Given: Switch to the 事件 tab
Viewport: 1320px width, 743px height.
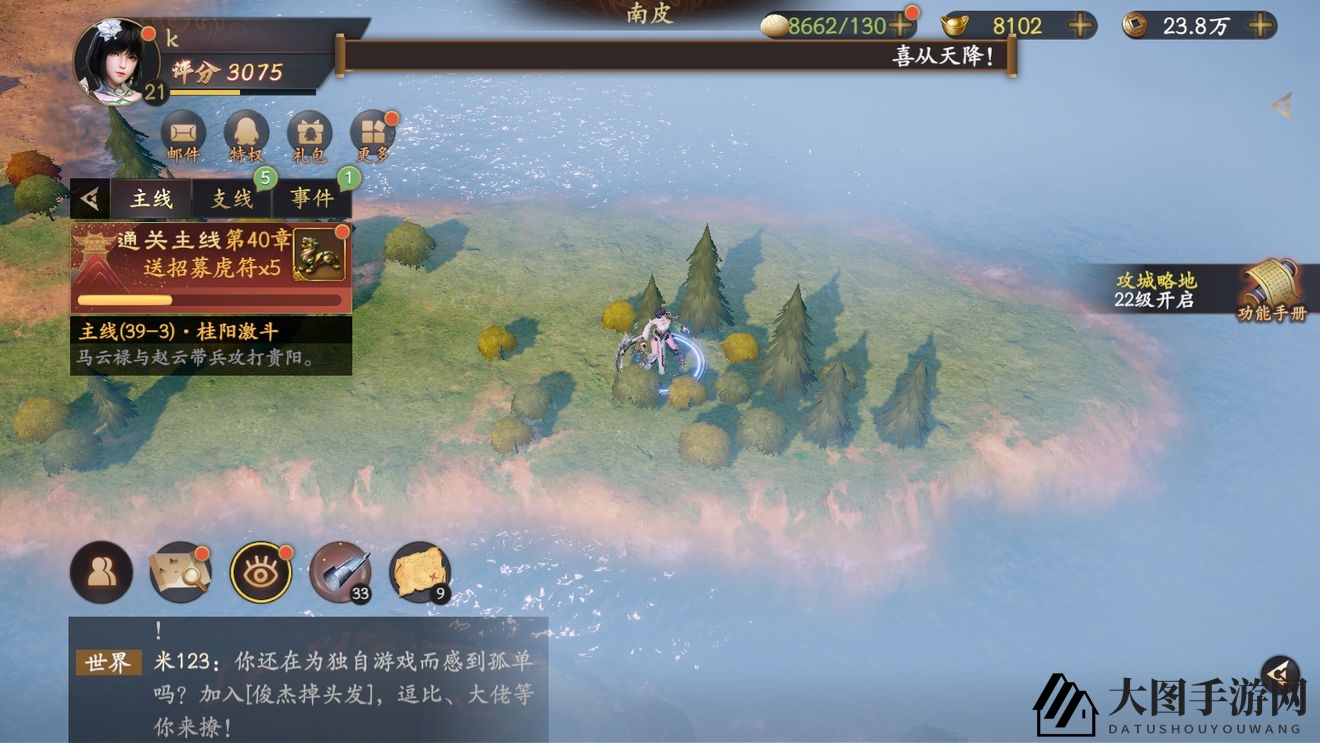Looking at the screenshot, I should click(x=313, y=198).
